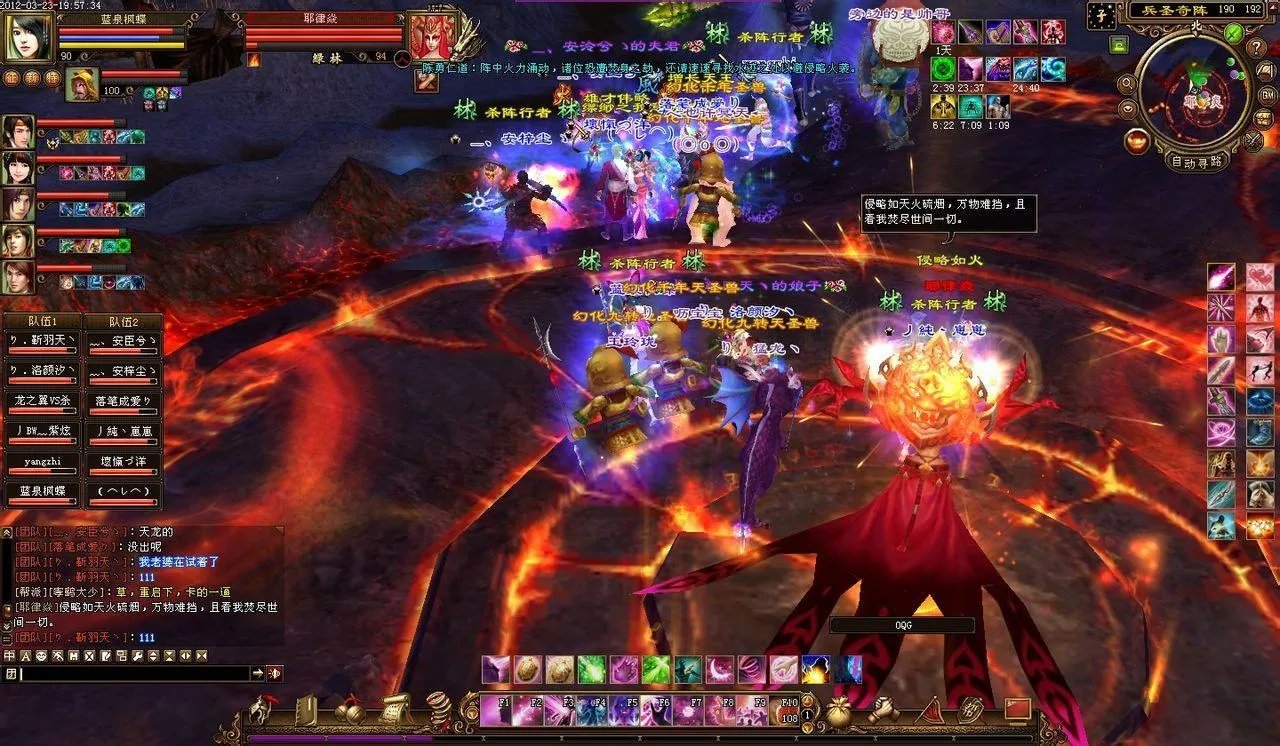Select the 队伍1 raid team tab
This screenshot has width=1280, height=746.
click(41, 322)
